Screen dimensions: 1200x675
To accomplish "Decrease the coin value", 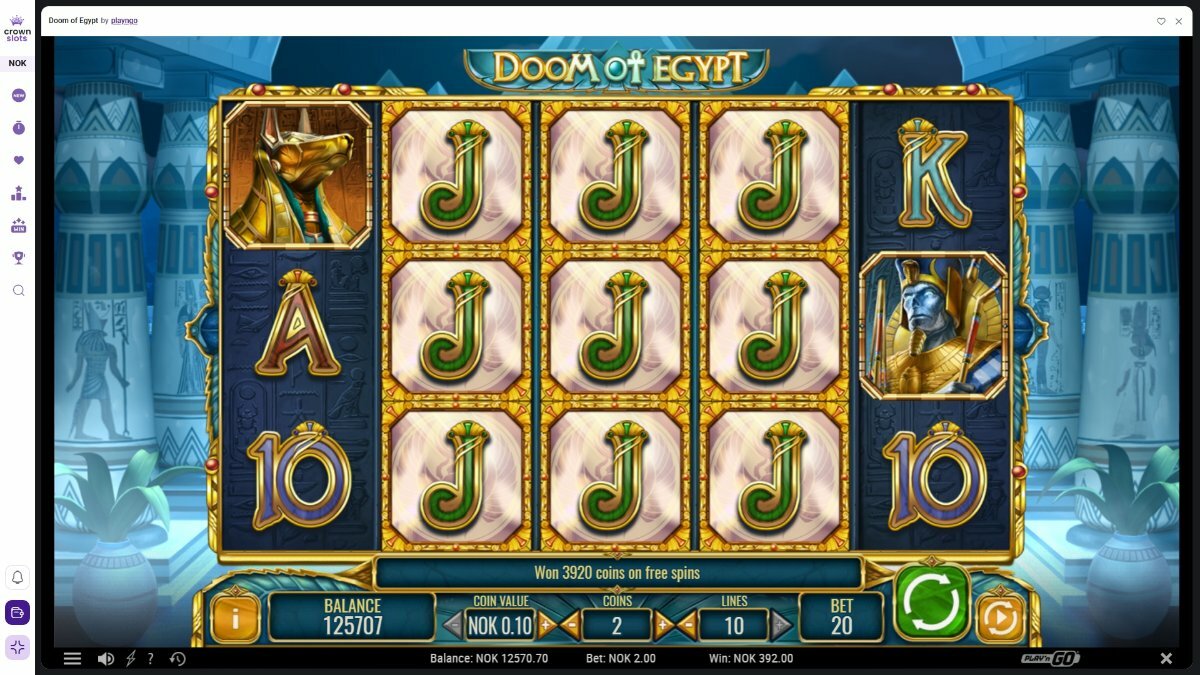I will pyautogui.click(x=452, y=626).
